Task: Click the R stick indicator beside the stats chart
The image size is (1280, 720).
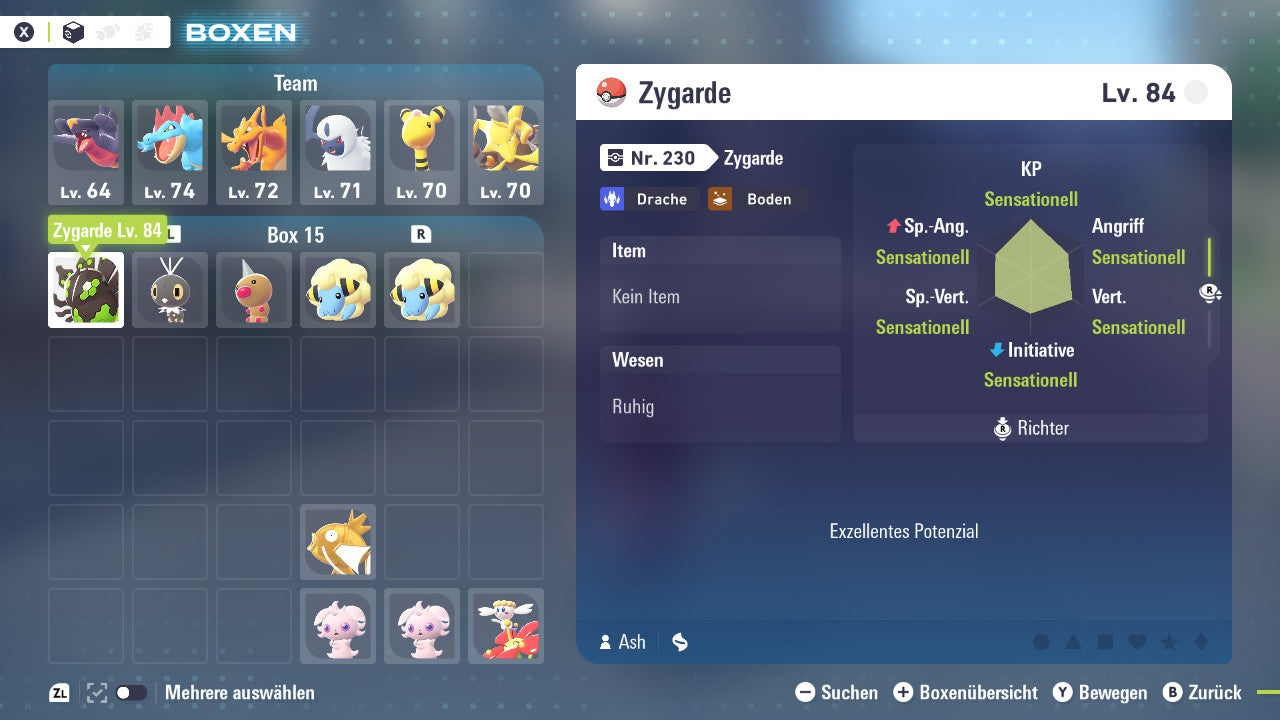Action: pos(1210,293)
